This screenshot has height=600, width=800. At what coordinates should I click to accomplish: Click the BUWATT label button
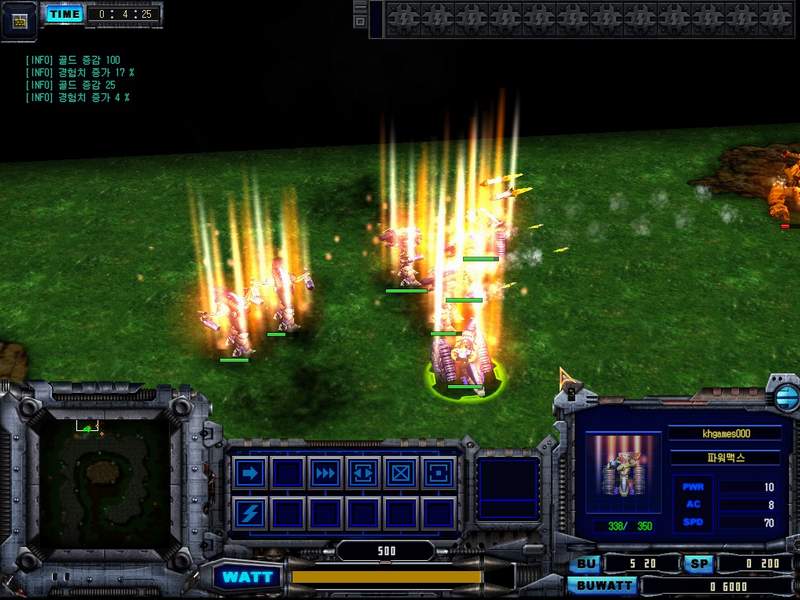point(602,586)
